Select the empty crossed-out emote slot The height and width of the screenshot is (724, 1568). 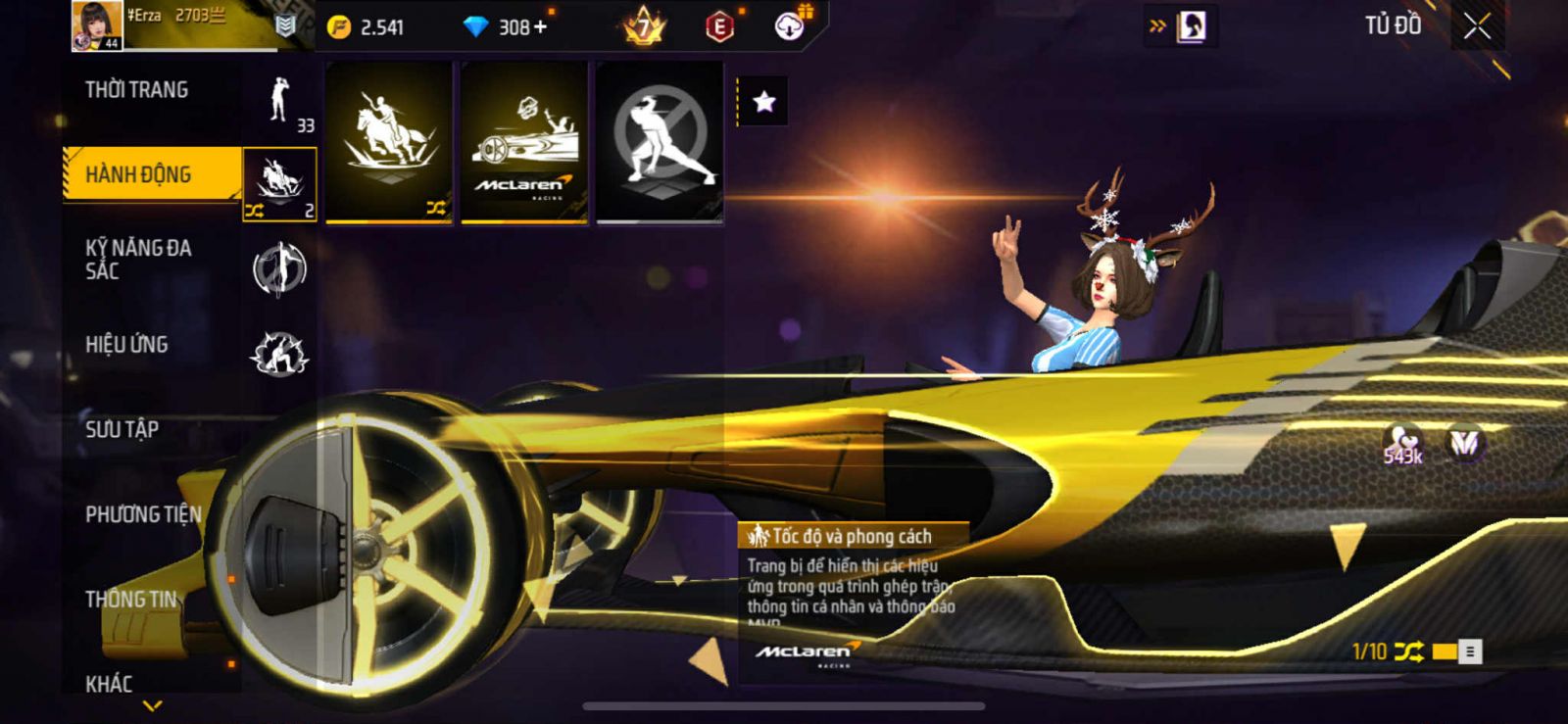[x=660, y=142]
